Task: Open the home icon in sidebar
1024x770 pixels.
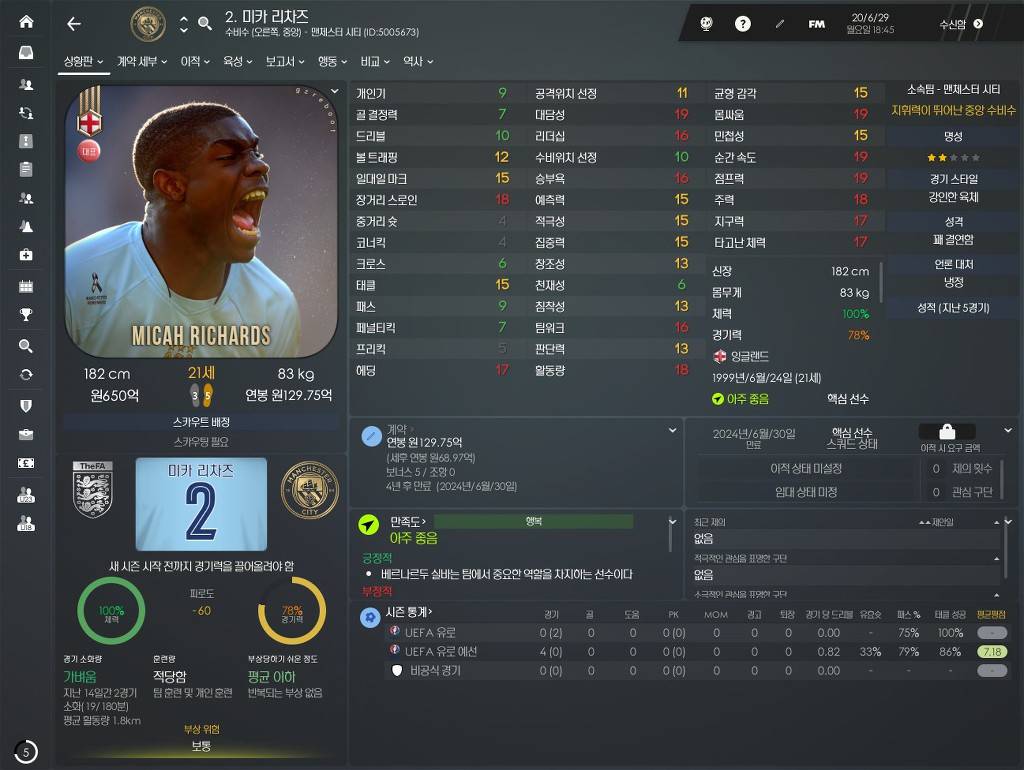Action: (26, 22)
